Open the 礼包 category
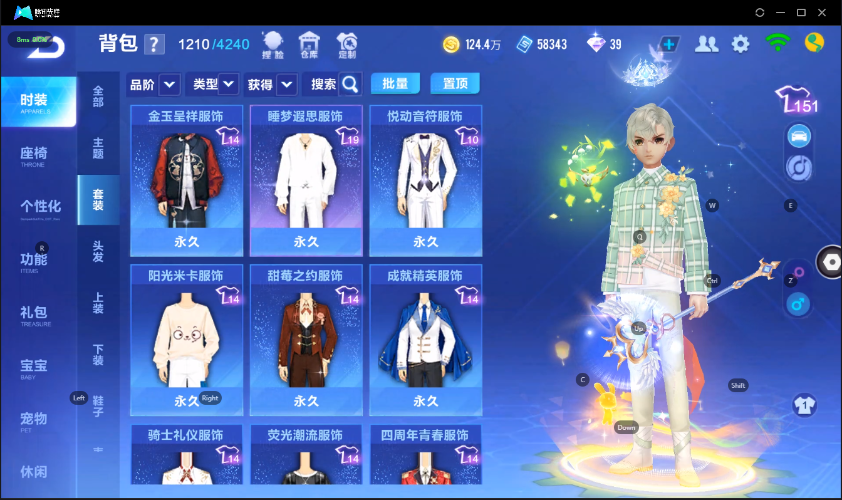This screenshot has height=500, width=842. (x=34, y=313)
